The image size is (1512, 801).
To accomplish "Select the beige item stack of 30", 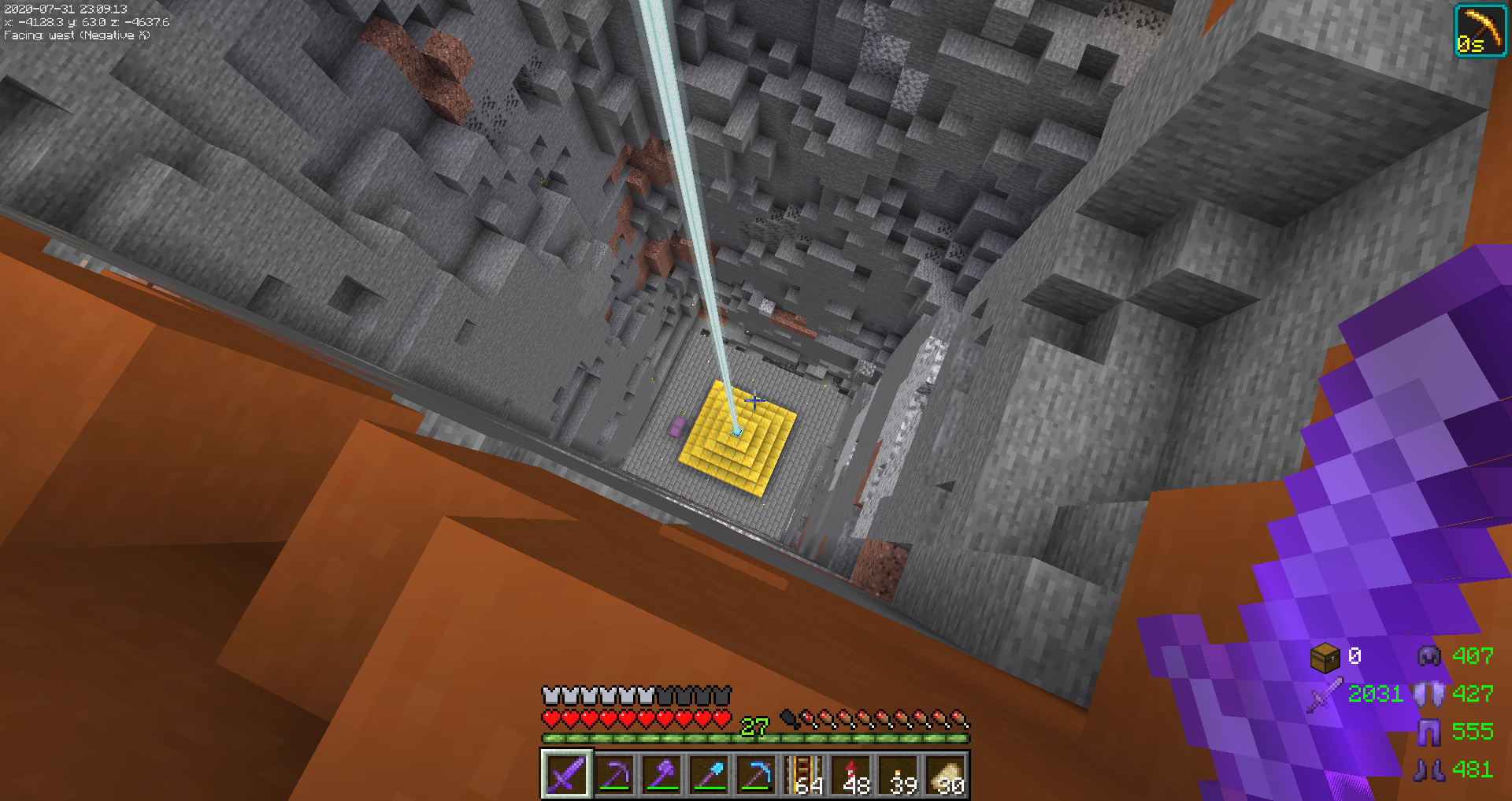I will [946, 774].
